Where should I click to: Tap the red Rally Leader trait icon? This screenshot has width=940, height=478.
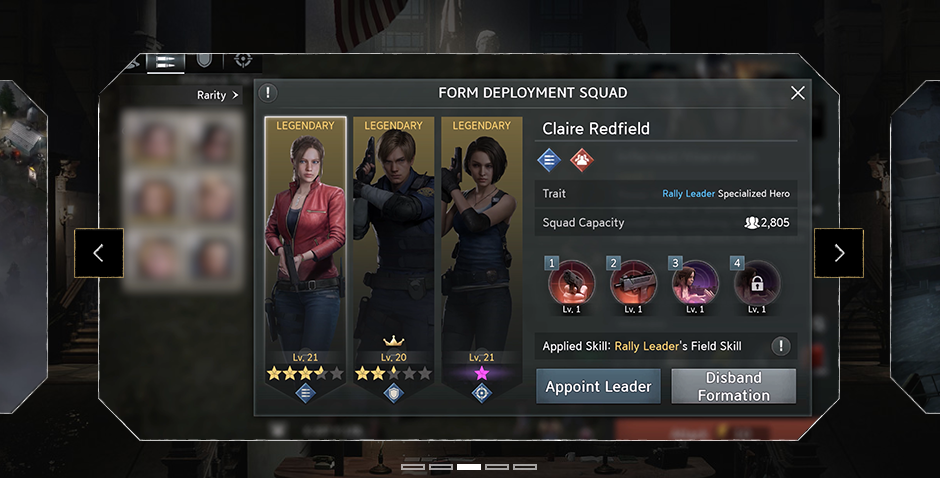pos(581,158)
